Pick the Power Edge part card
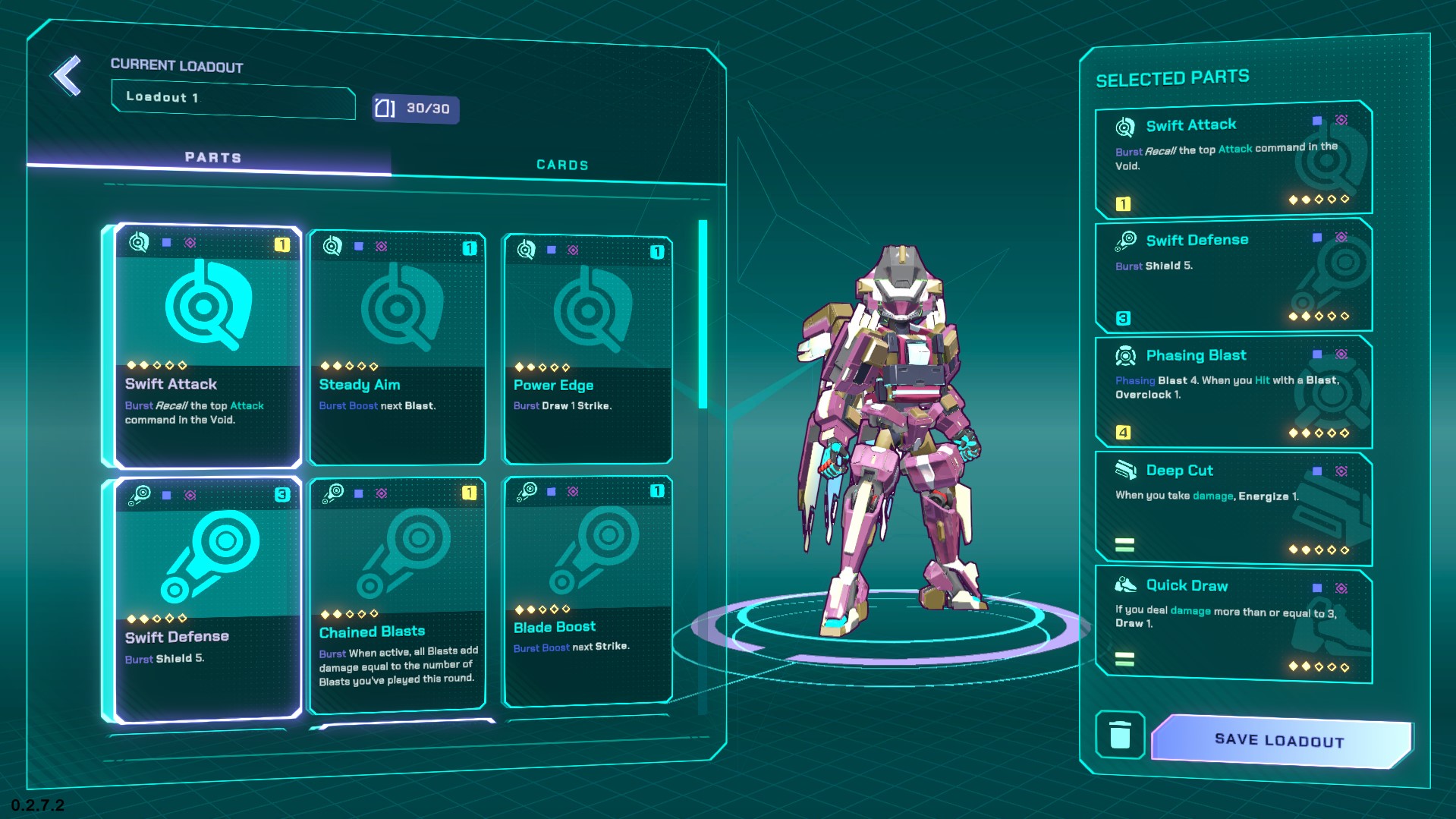Screen dimensions: 1456x819 click(587, 349)
